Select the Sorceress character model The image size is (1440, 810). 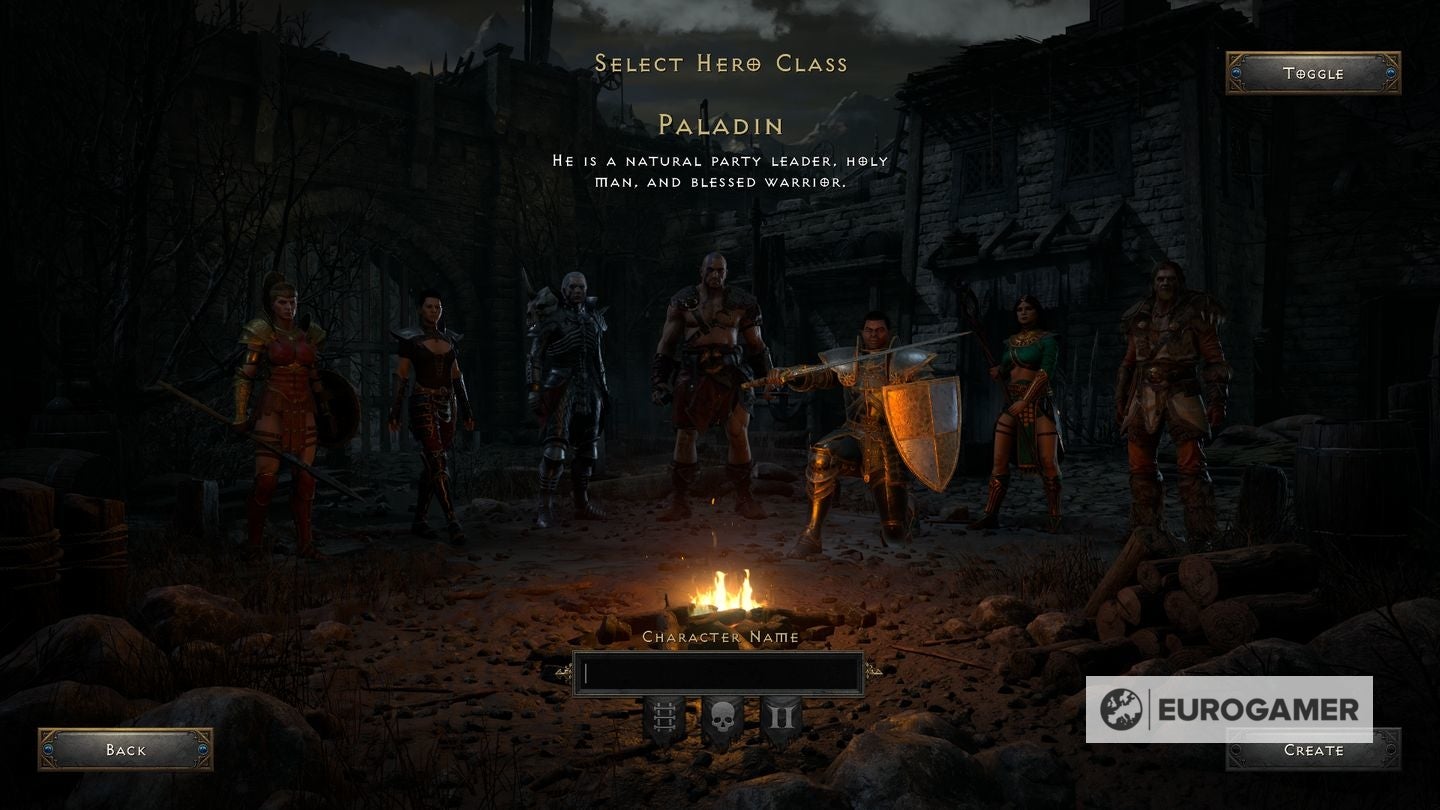tap(1025, 400)
